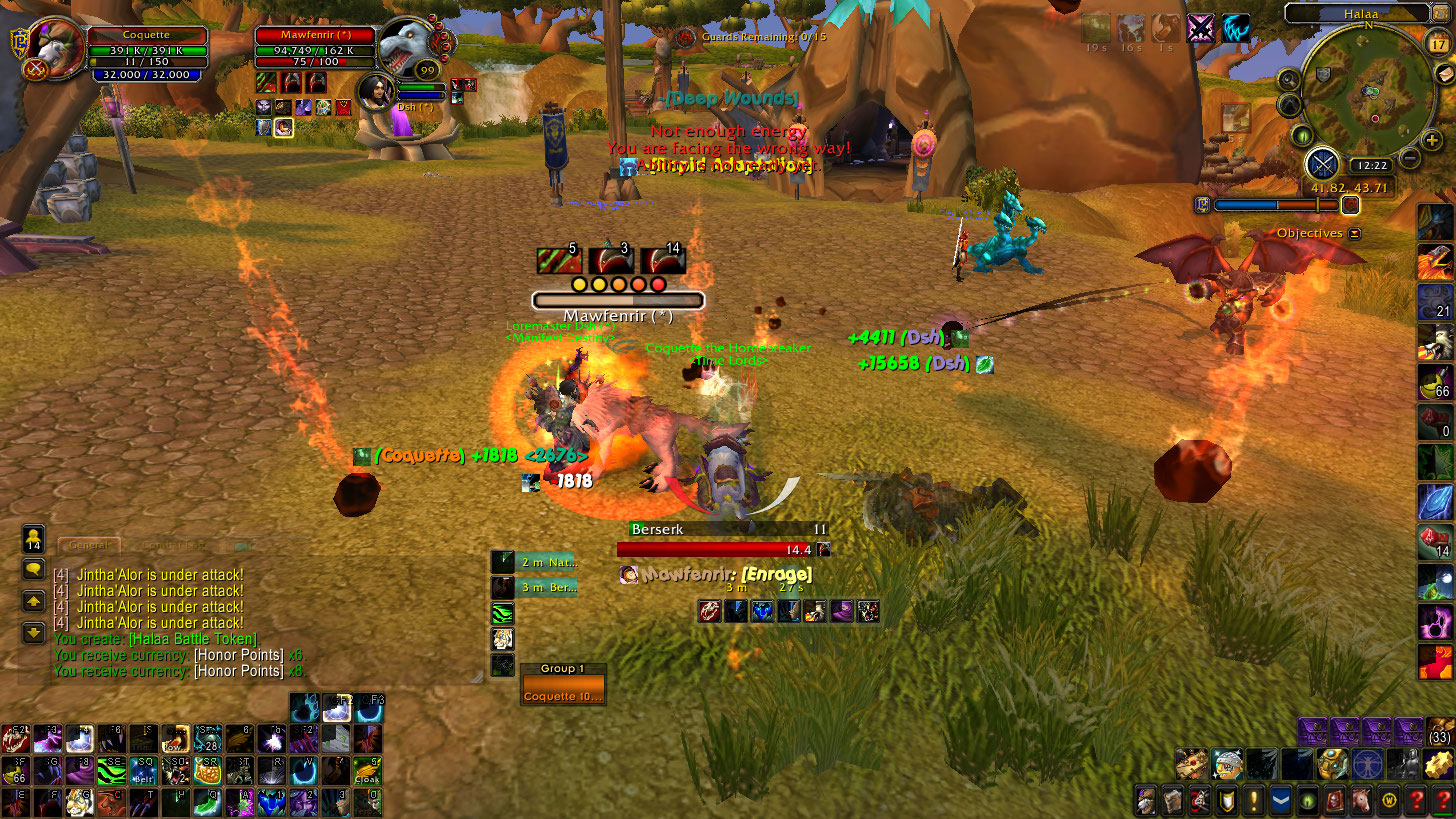Open the backpack showing 33 free slots
The height and width of the screenshot is (819, 1456).
coord(1439,733)
